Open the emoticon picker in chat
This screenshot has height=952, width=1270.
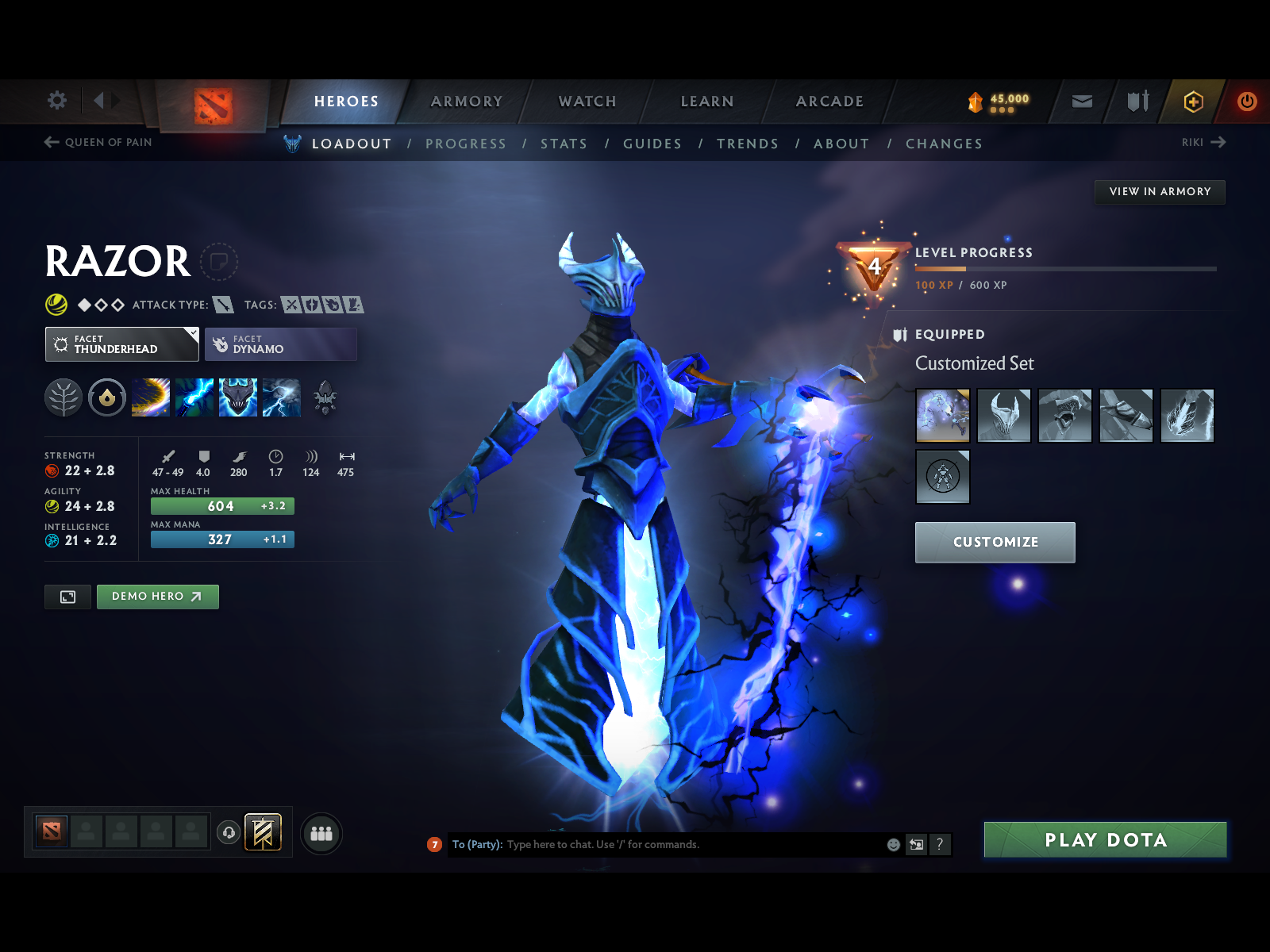[894, 845]
